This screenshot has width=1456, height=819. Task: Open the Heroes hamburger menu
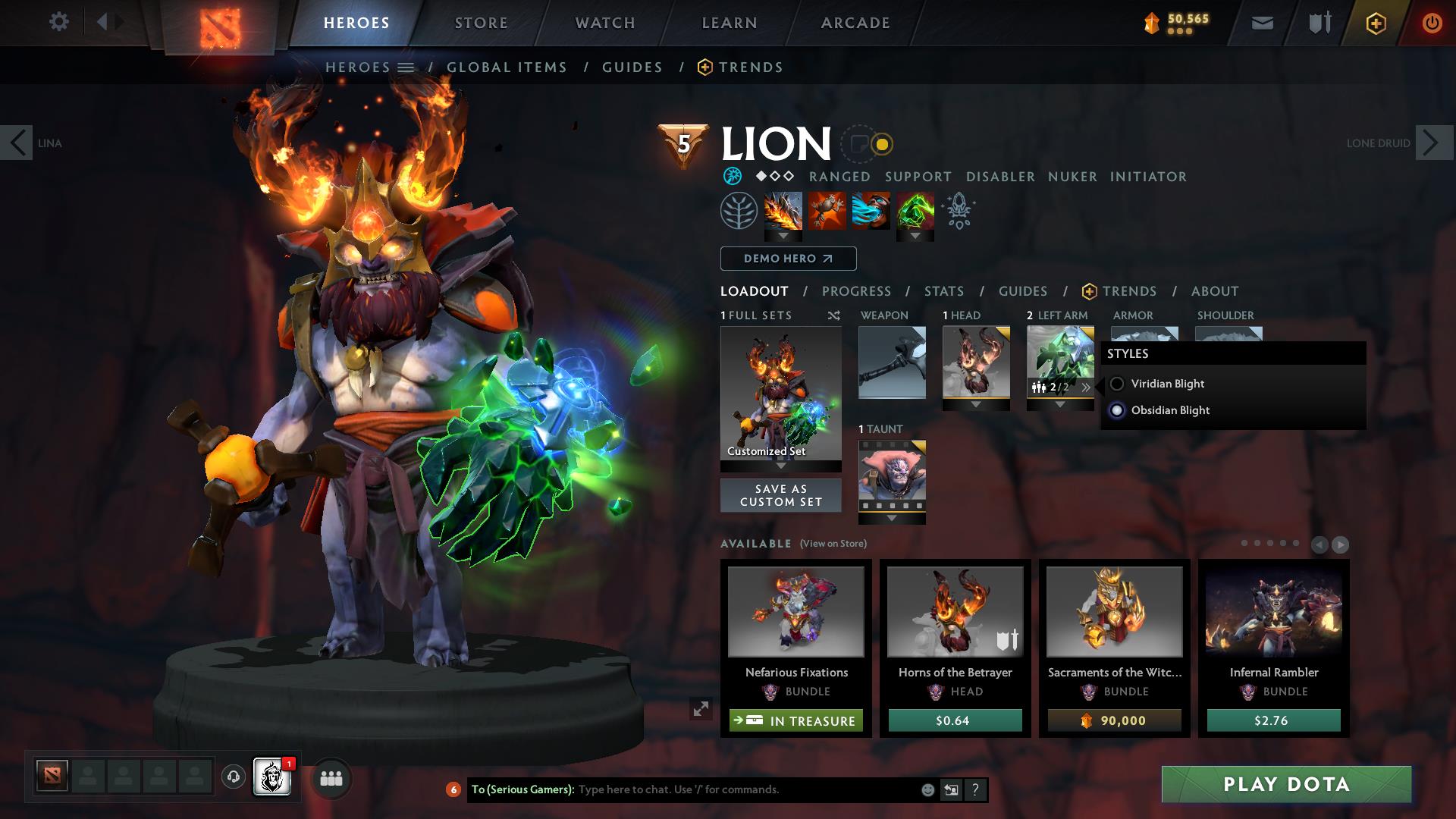click(x=407, y=67)
